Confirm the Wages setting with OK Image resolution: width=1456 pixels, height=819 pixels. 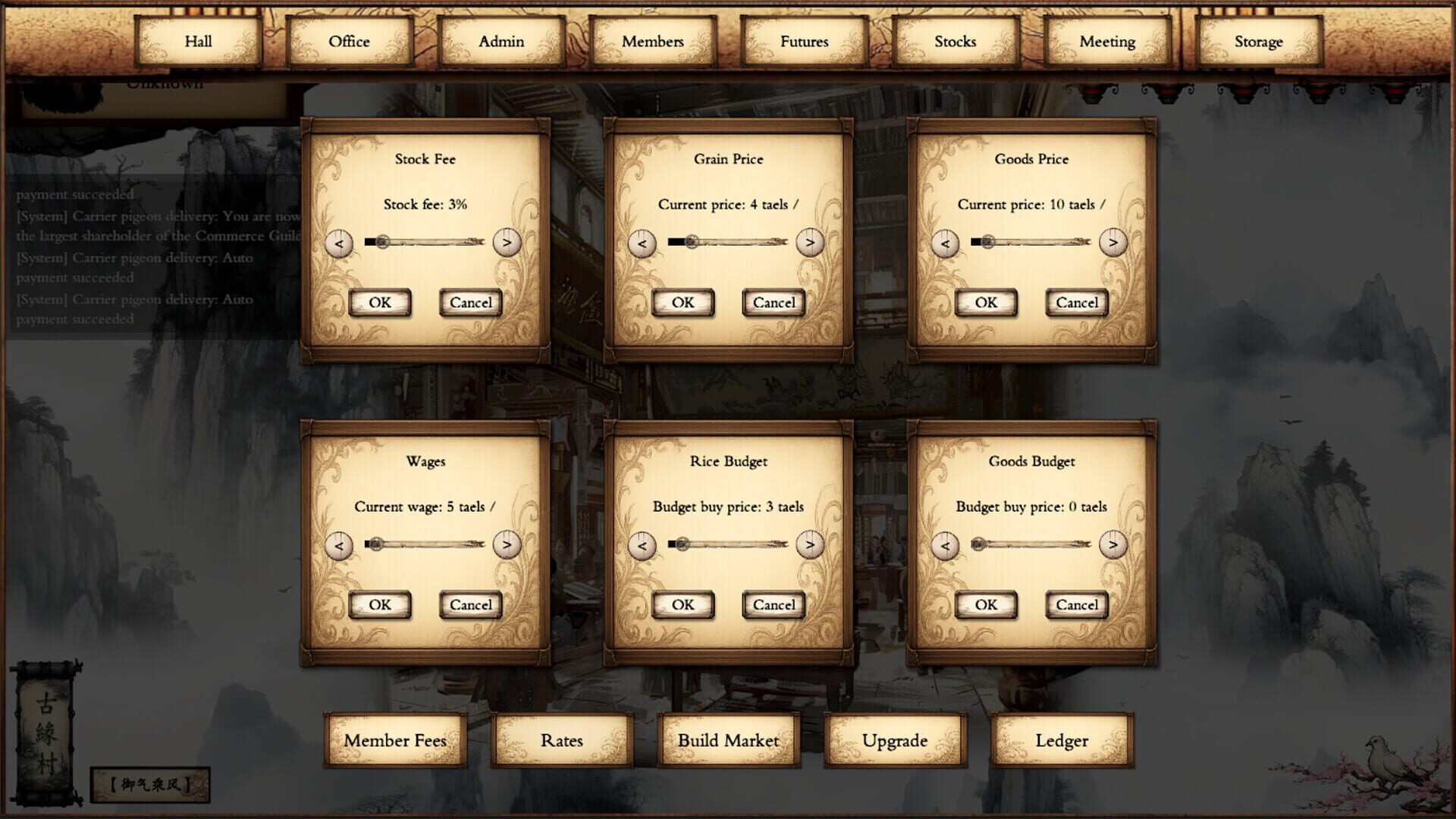click(x=379, y=604)
